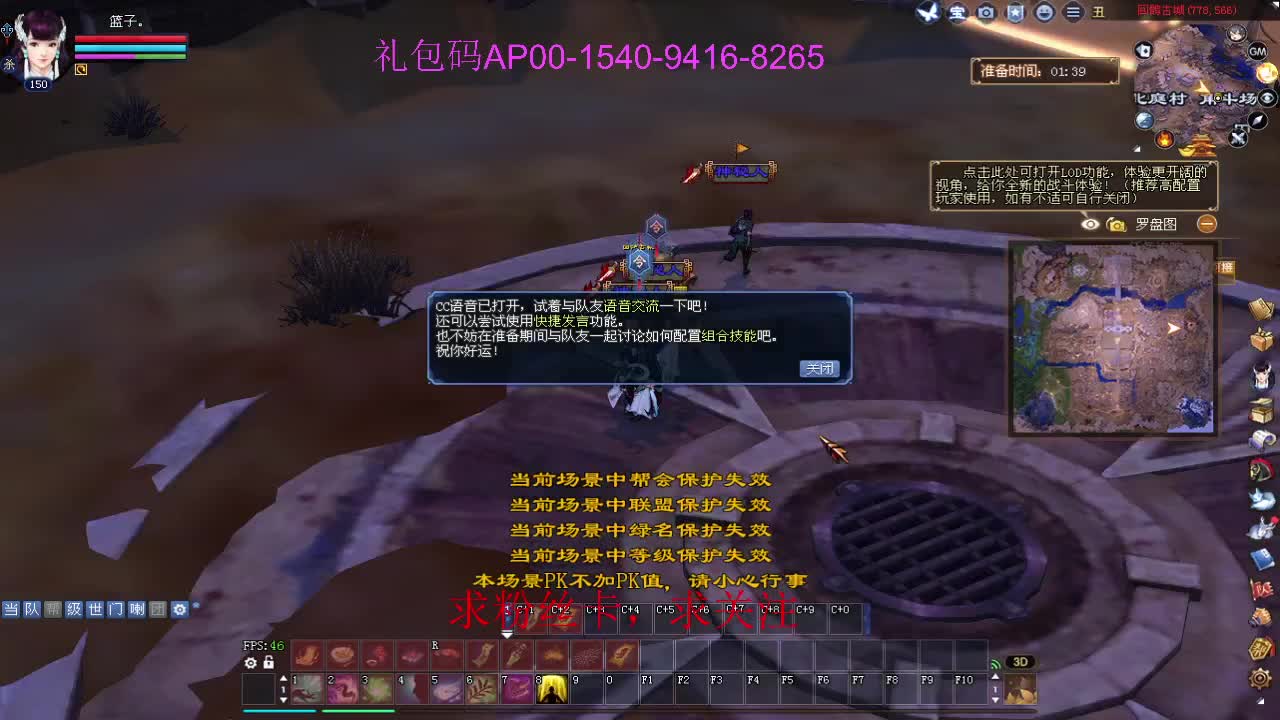This screenshot has height=720, width=1280.
Task: Click the 关闭 button on the CC voice dialog
Action: click(x=819, y=368)
